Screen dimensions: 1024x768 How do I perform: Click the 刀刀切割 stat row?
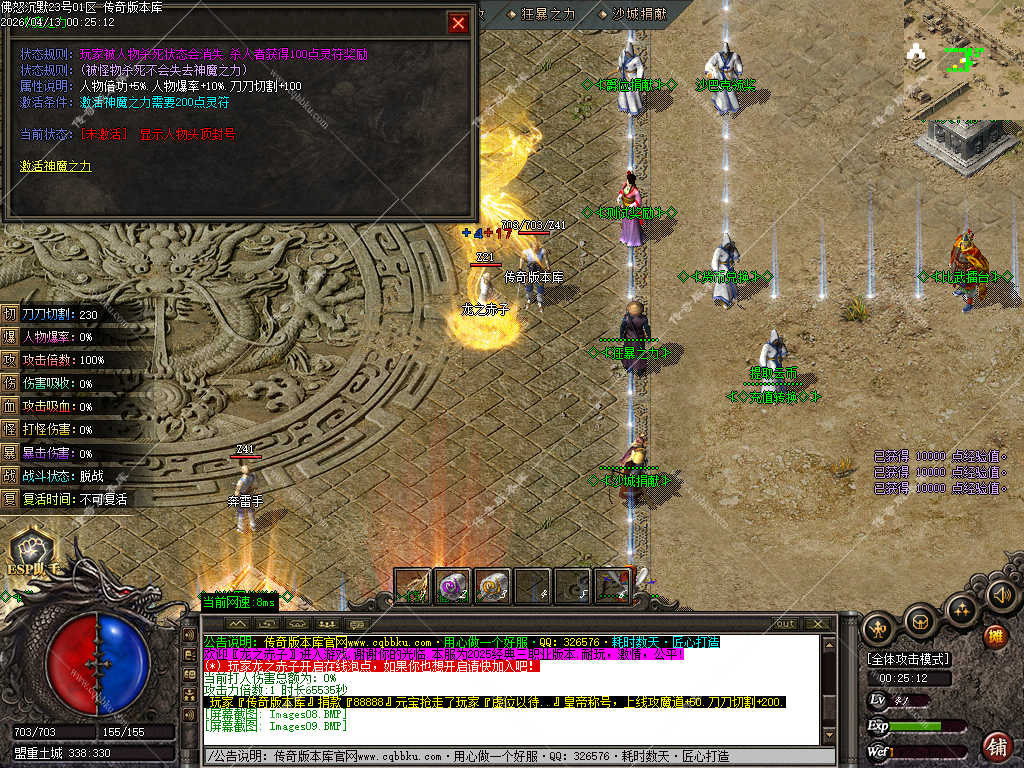[x=65, y=314]
